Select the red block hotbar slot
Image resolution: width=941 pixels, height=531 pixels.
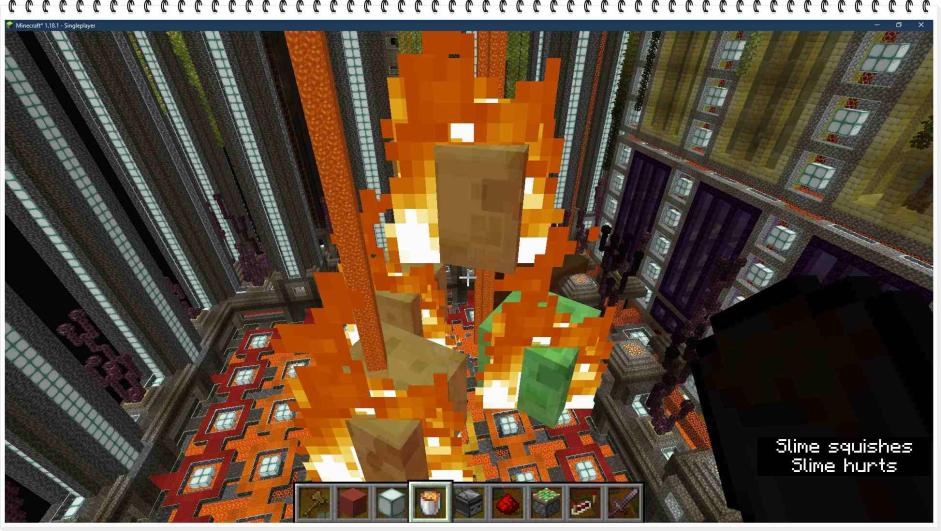click(352, 501)
